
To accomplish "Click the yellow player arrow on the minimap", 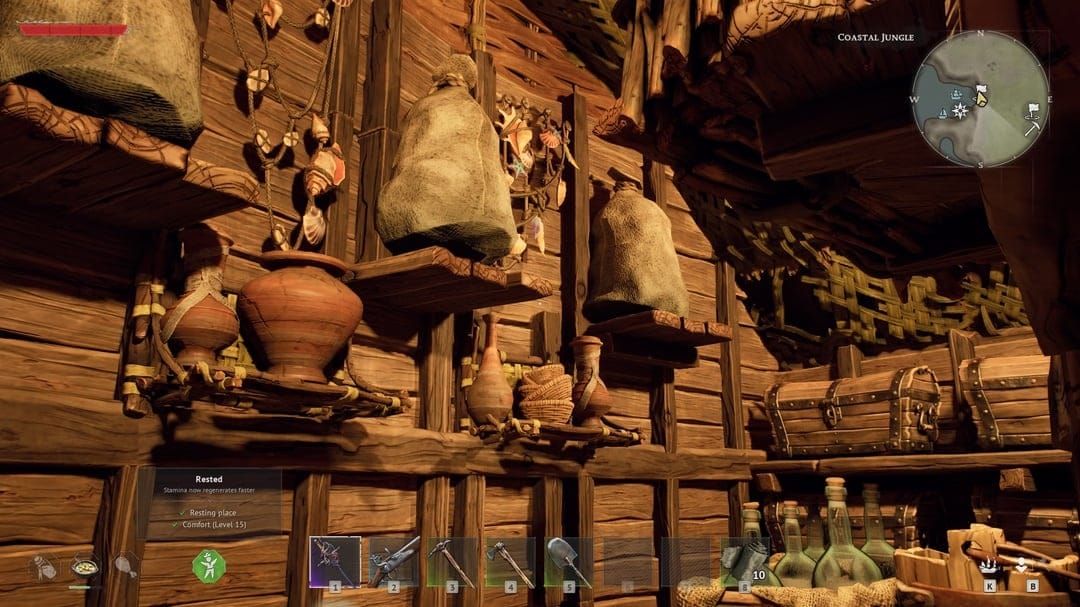I will pos(981,97).
